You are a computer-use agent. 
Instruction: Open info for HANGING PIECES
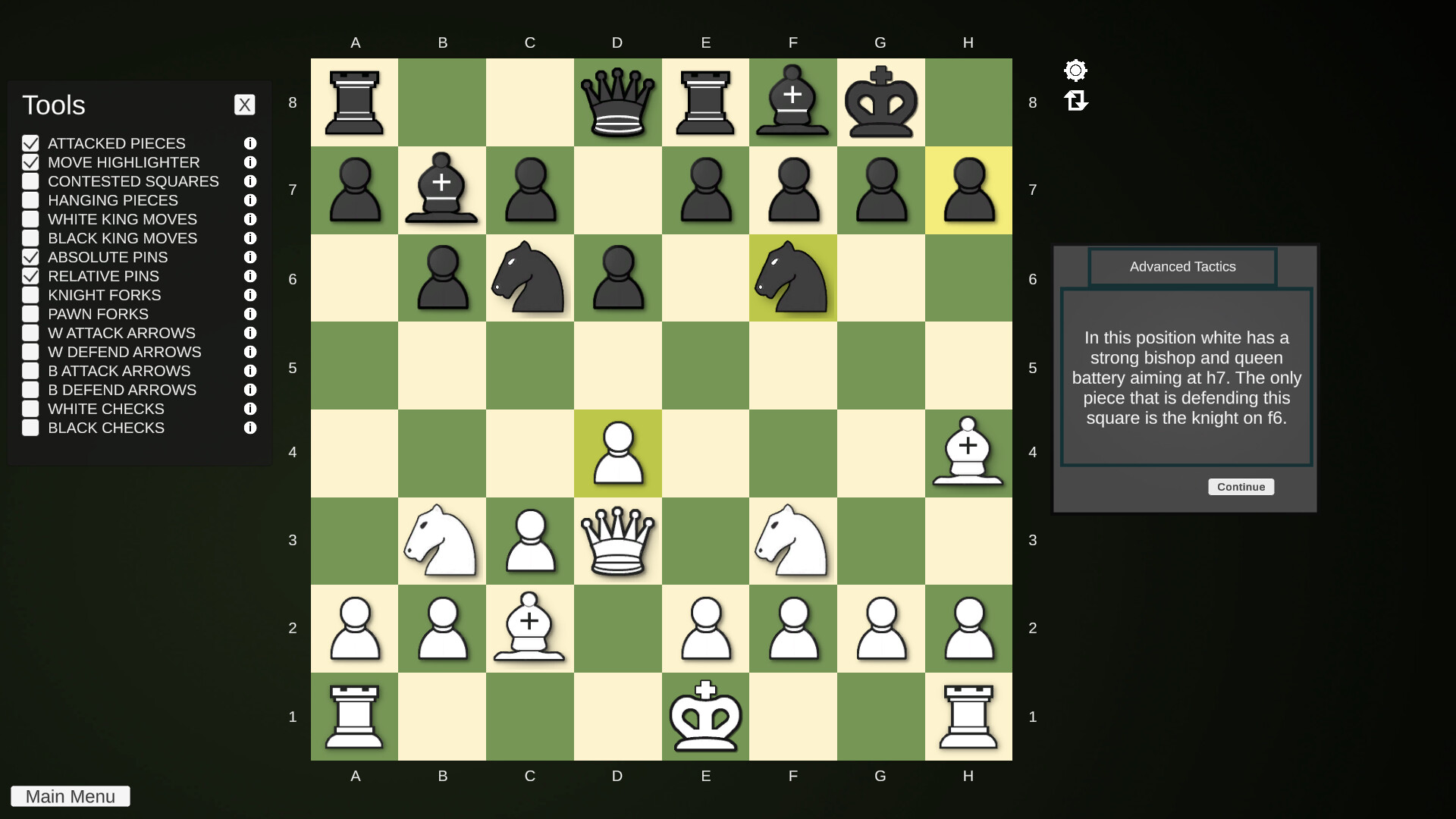coord(250,200)
